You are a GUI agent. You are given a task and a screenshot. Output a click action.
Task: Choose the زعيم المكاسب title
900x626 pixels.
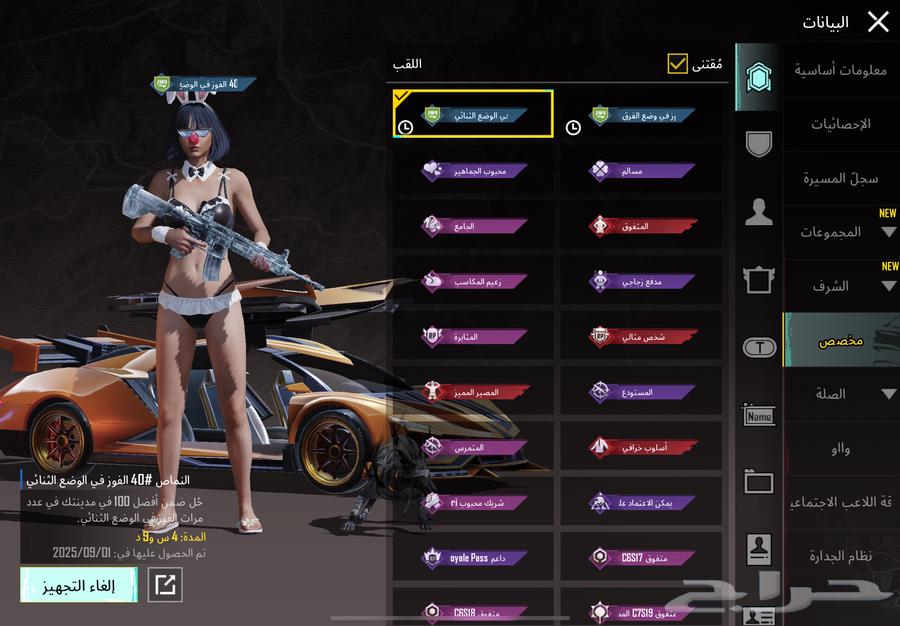tap(473, 282)
